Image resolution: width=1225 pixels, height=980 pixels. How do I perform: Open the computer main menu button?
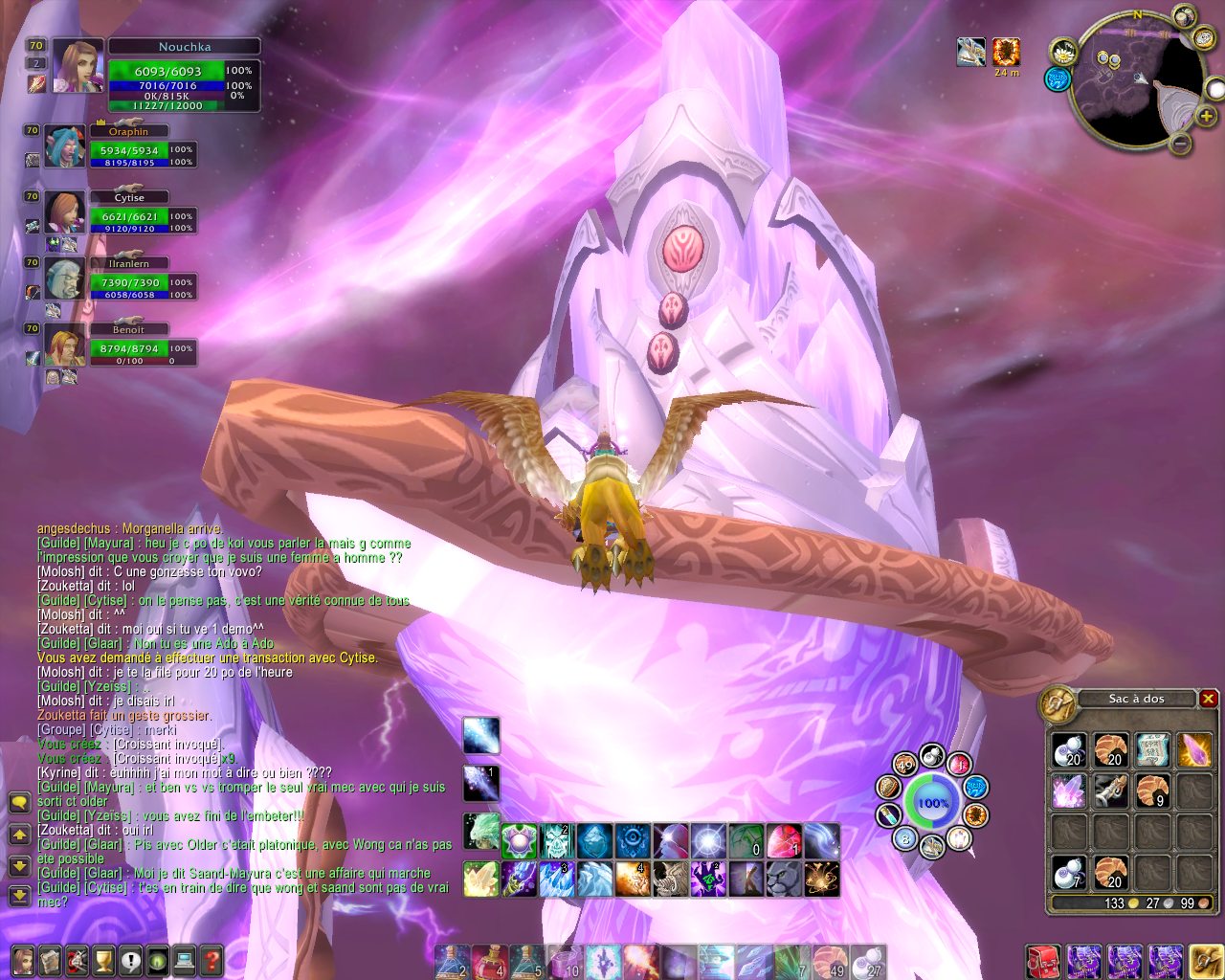[x=185, y=959]
